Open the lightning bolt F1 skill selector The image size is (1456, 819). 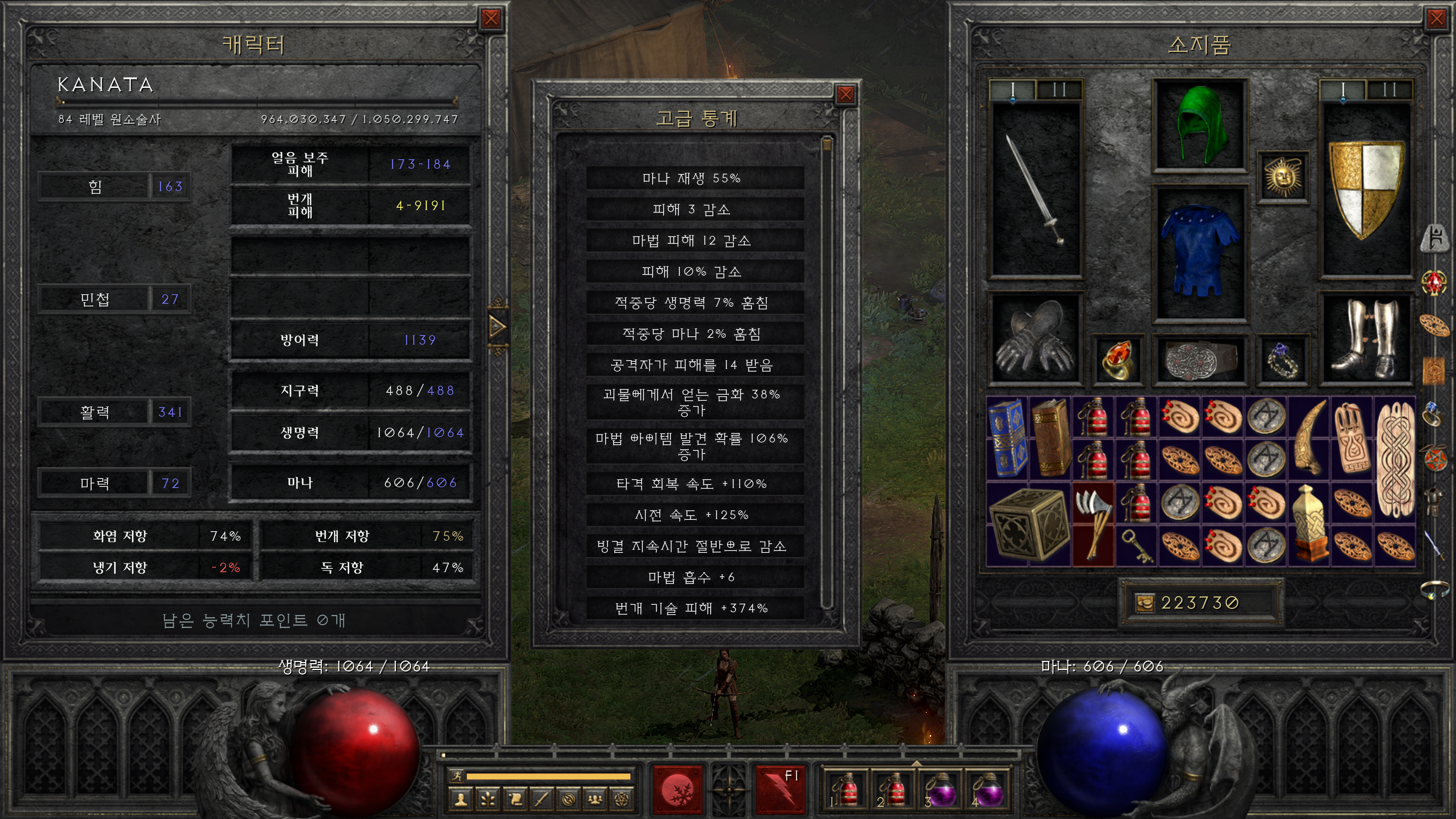pyautogui.click(x=780, y=789)
